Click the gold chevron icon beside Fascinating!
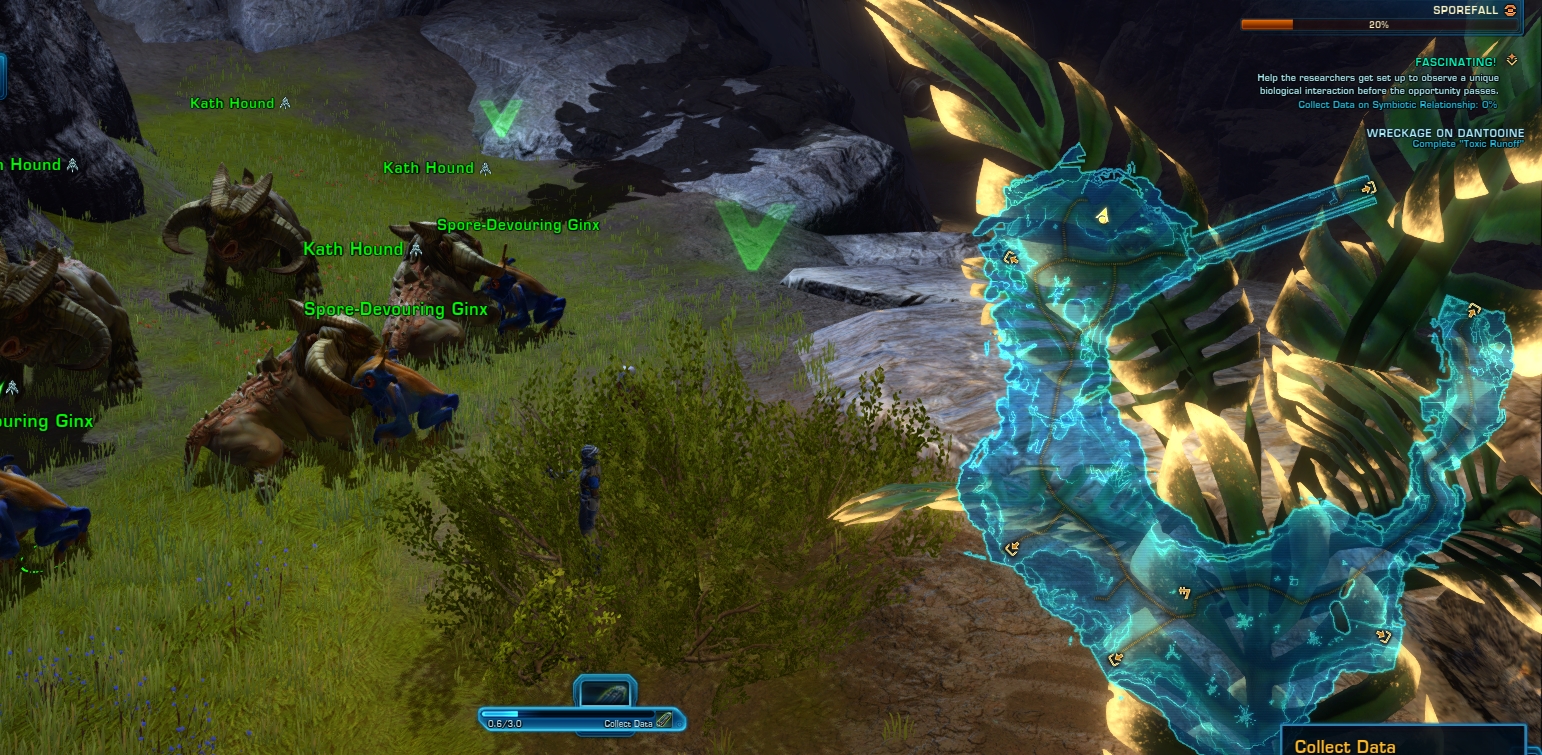 1511,61
